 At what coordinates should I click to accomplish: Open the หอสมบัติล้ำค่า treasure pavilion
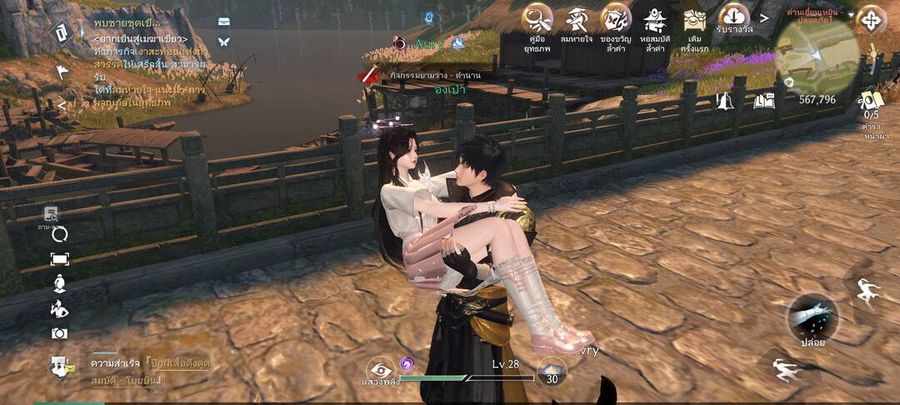coord(656,18)
